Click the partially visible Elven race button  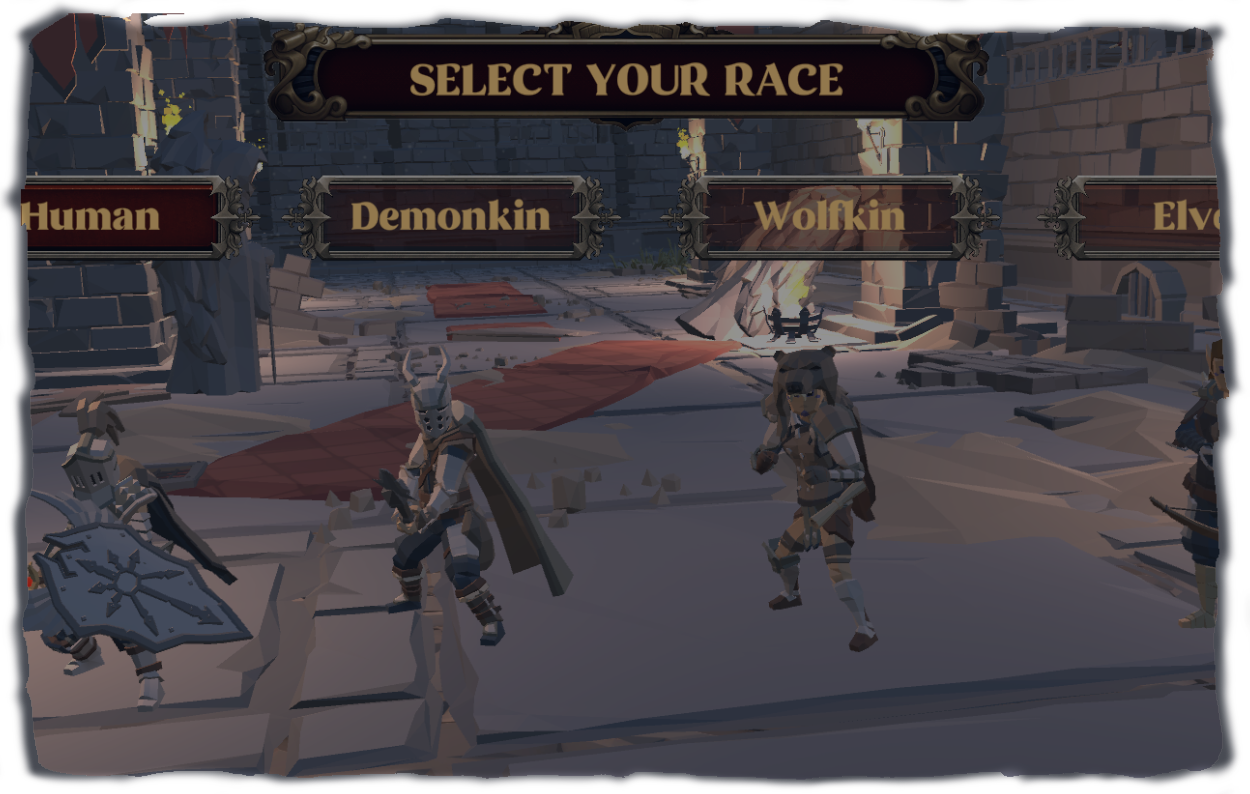coord(1160,217)
